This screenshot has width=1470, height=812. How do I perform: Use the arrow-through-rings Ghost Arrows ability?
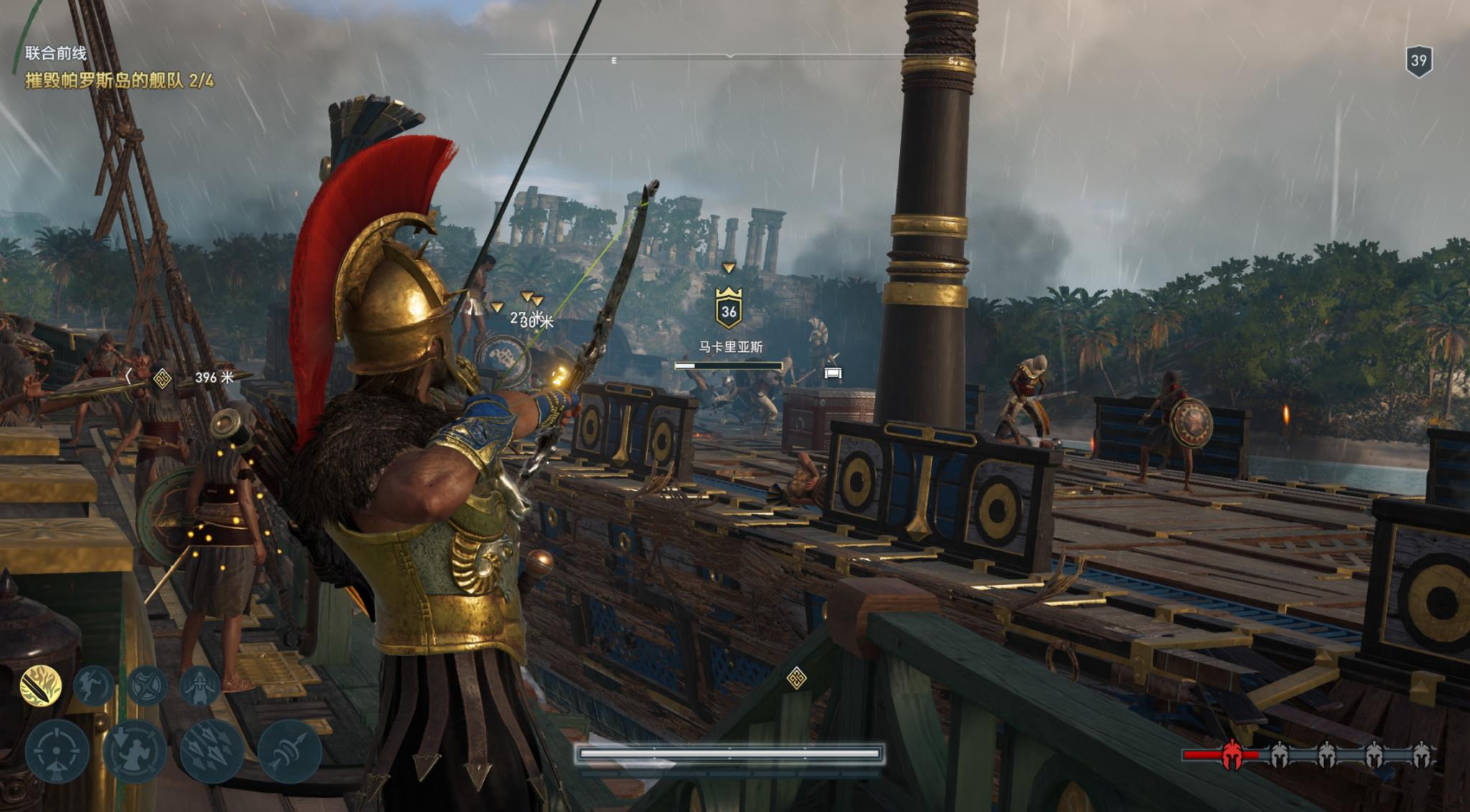[289, 751]
